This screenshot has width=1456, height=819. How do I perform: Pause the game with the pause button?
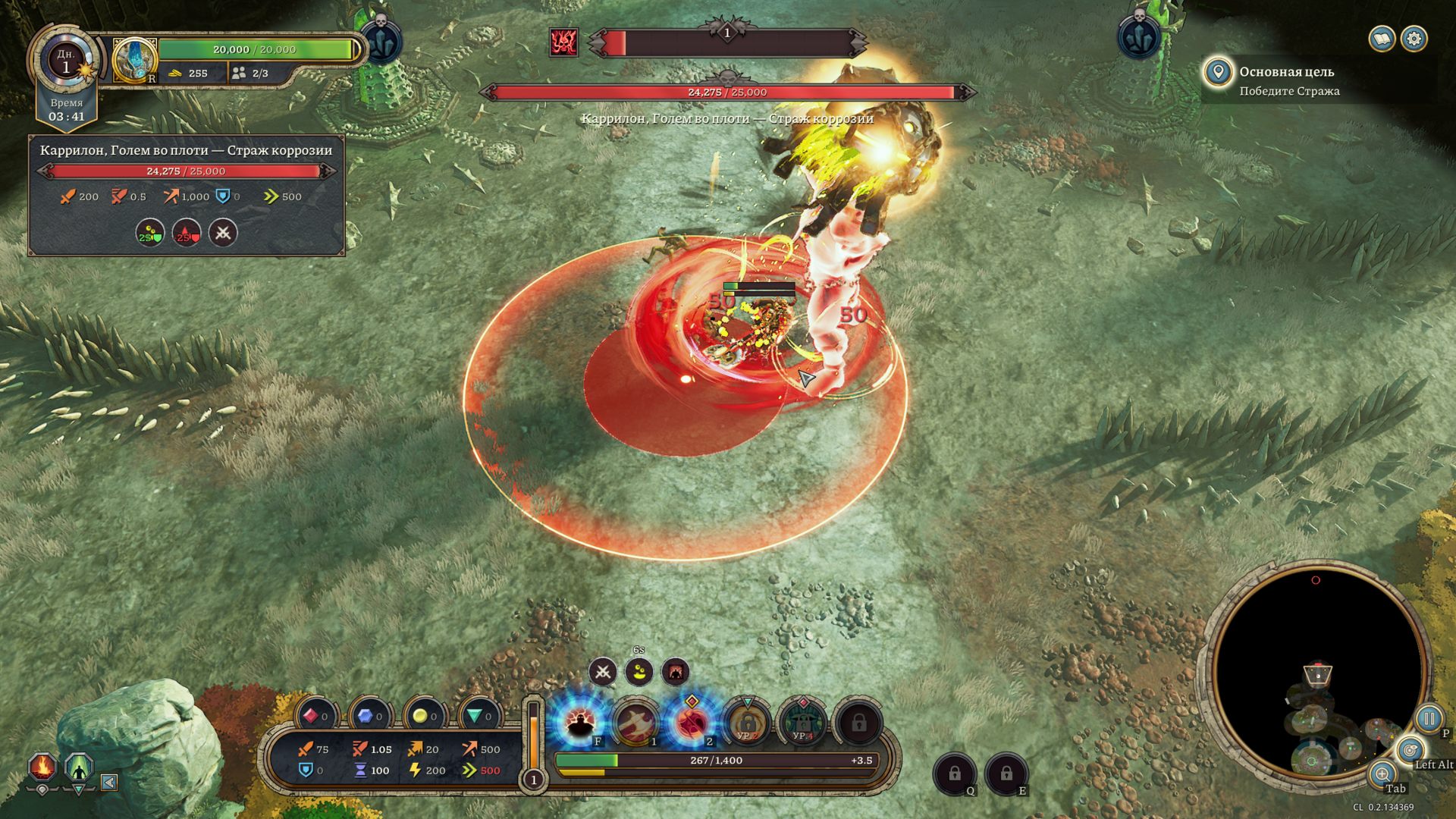[x=1429, y=717]
